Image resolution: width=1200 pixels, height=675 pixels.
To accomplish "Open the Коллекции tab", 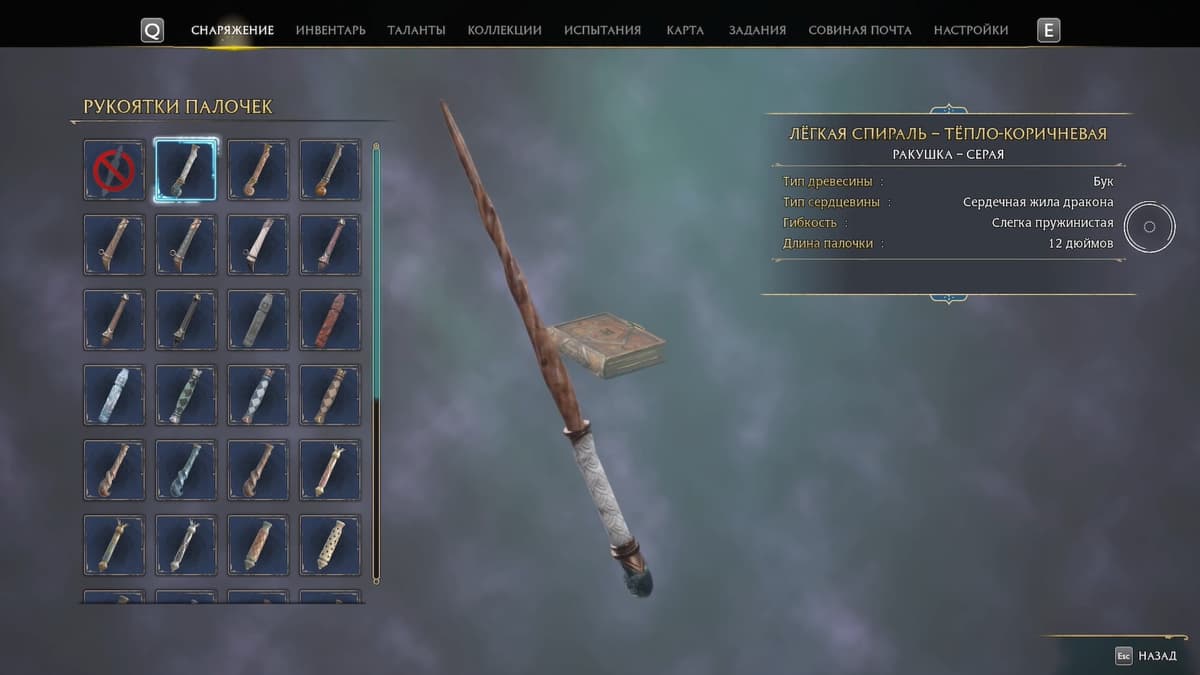I will (x=504, y=30).
